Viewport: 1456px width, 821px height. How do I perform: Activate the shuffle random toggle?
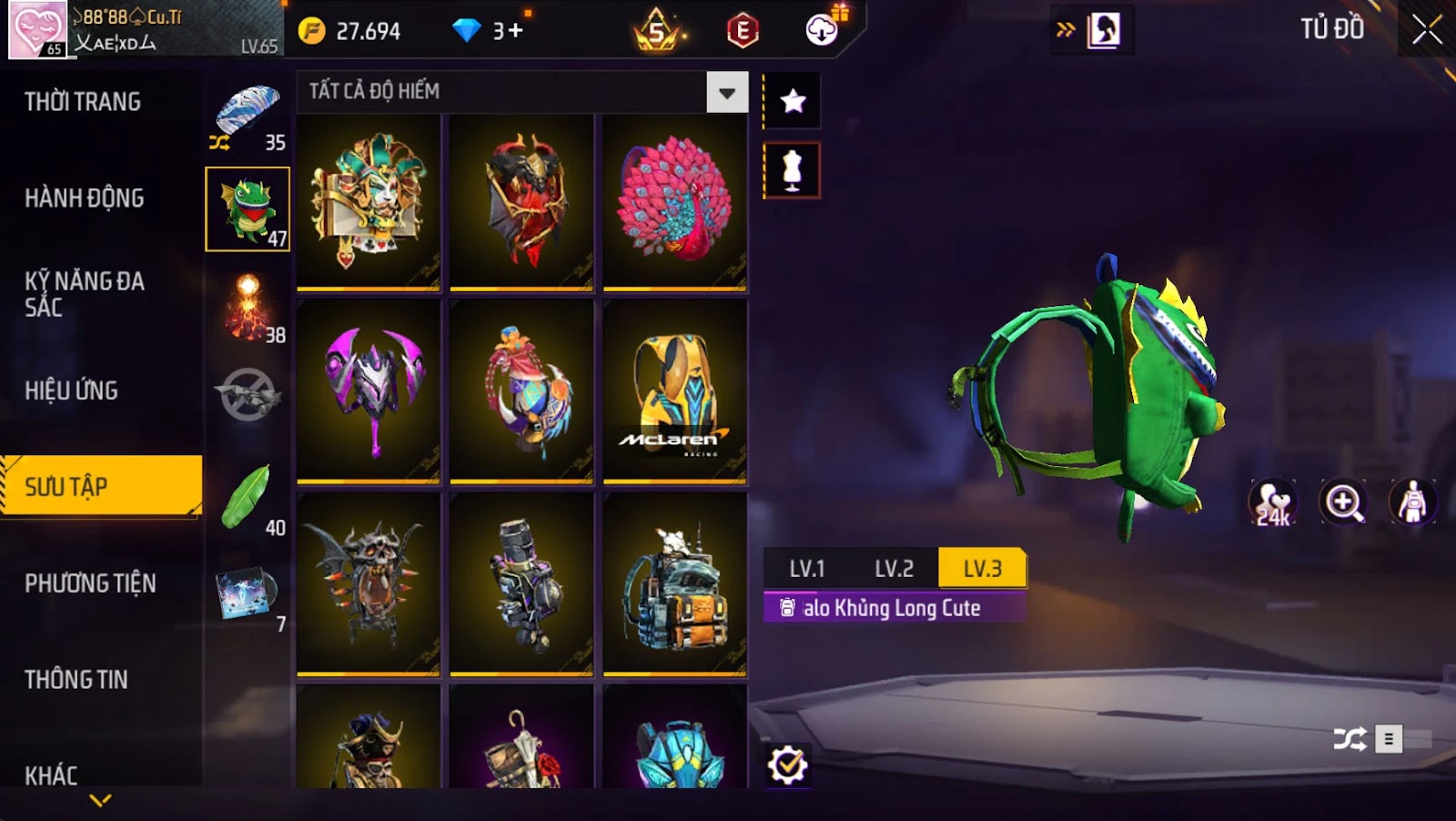coord(1349,738)
